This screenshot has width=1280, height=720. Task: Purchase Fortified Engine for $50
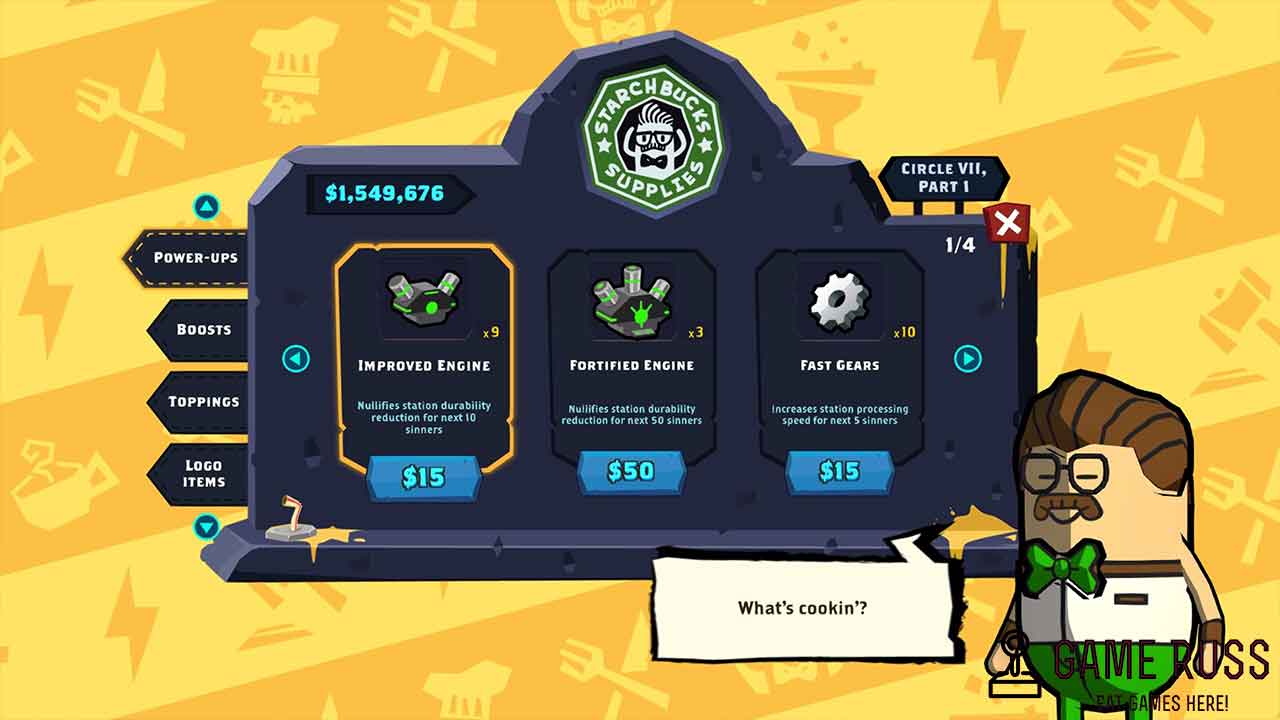631,471
